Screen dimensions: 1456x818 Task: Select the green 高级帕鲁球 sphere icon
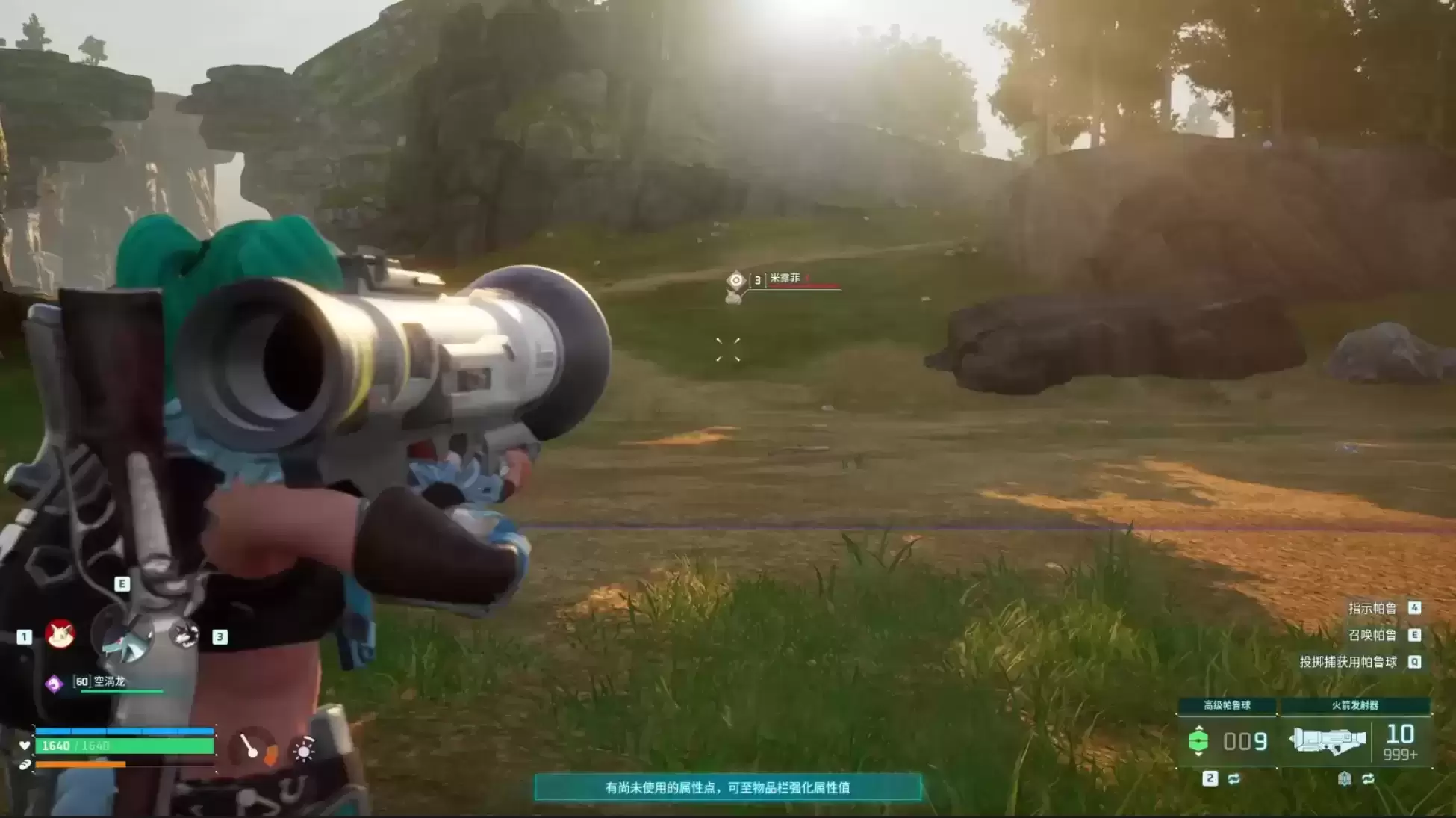[x=1198, y=740]
